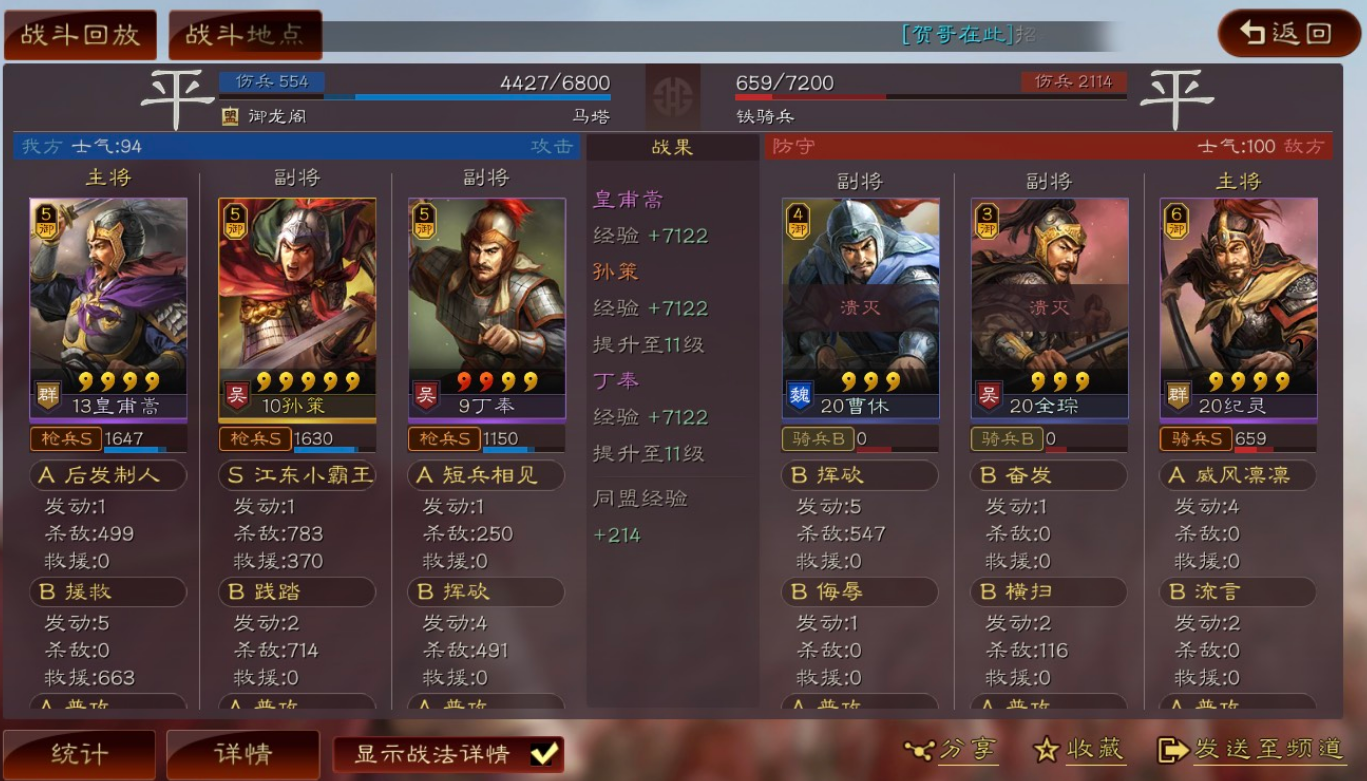
Task: Select 皇甫嵩's hero portrait
Action: (x=107, y=290)
